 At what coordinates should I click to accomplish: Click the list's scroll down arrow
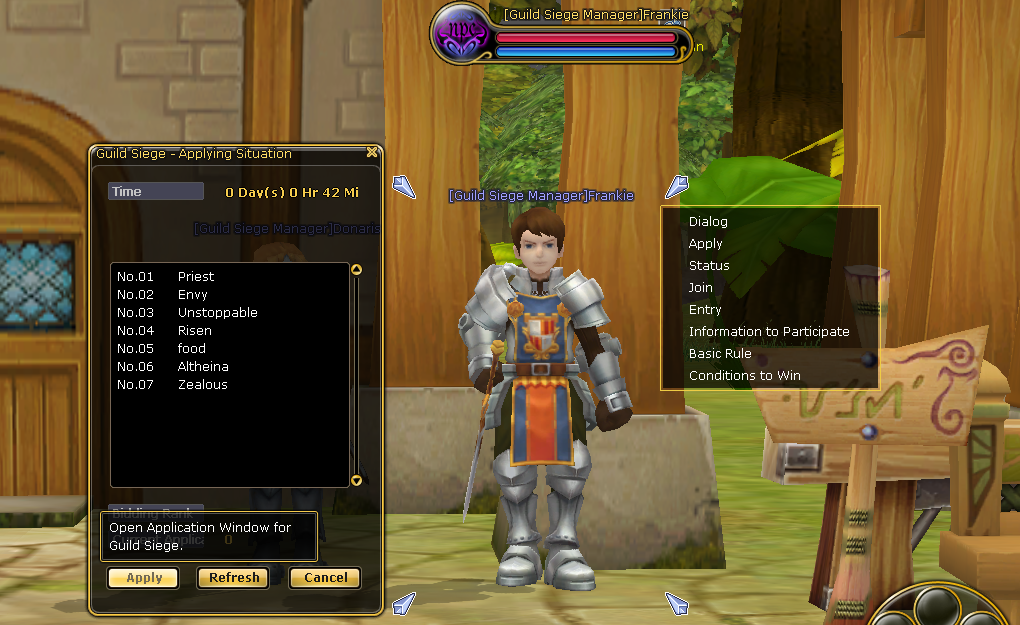tap(357, 481)
